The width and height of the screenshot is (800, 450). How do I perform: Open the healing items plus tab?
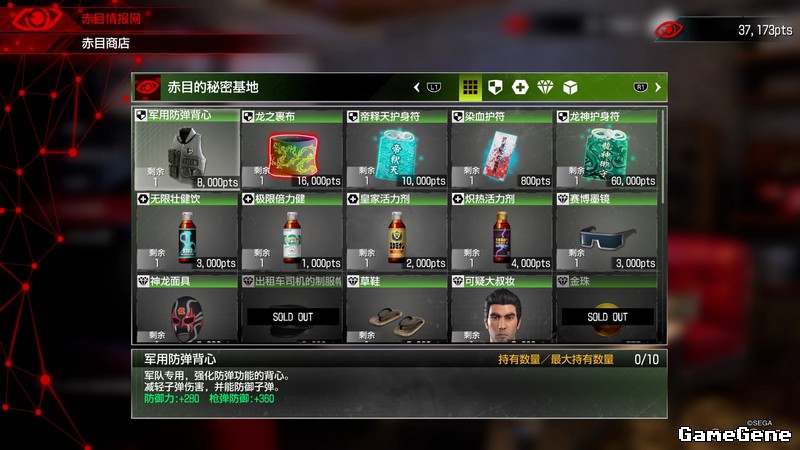pos(520,87)
